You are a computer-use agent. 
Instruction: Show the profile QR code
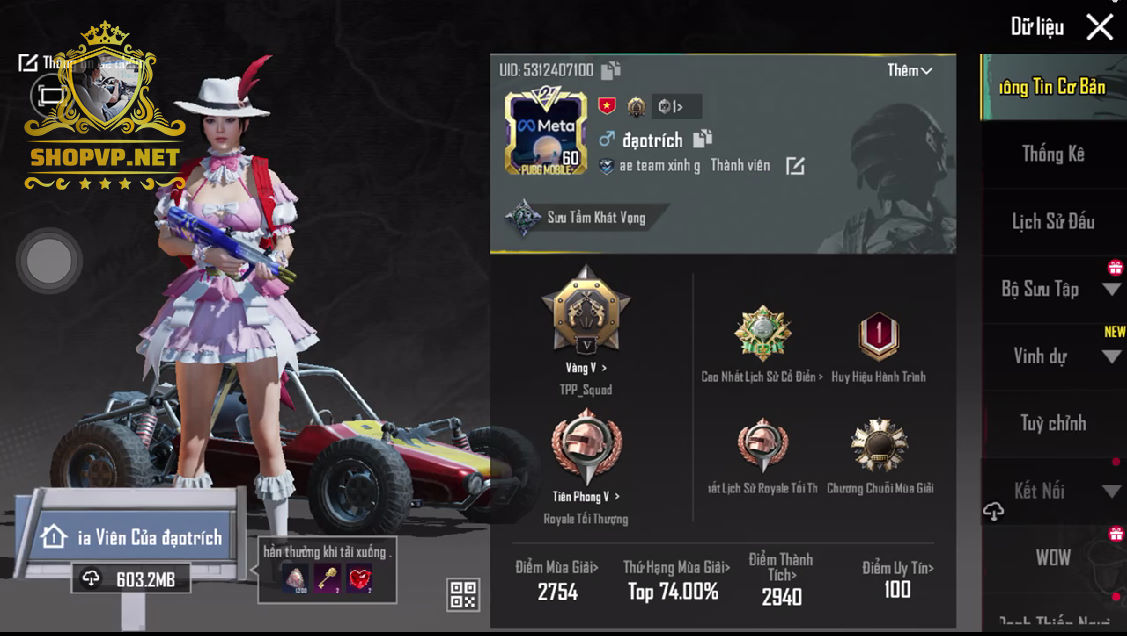pyautogui.click(x=463, y=595)
